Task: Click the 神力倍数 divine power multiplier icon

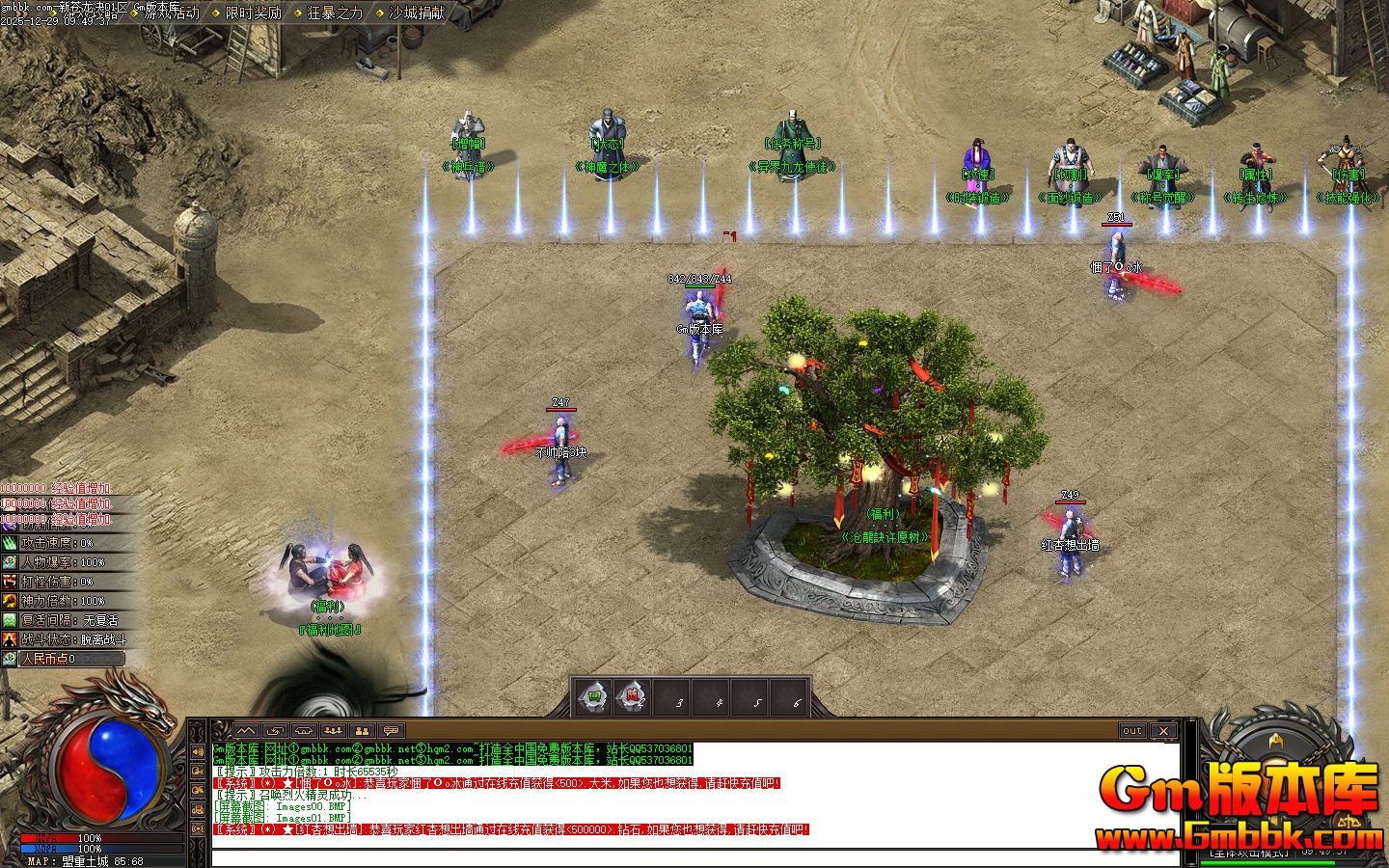Action: click(x=10, y=601)
